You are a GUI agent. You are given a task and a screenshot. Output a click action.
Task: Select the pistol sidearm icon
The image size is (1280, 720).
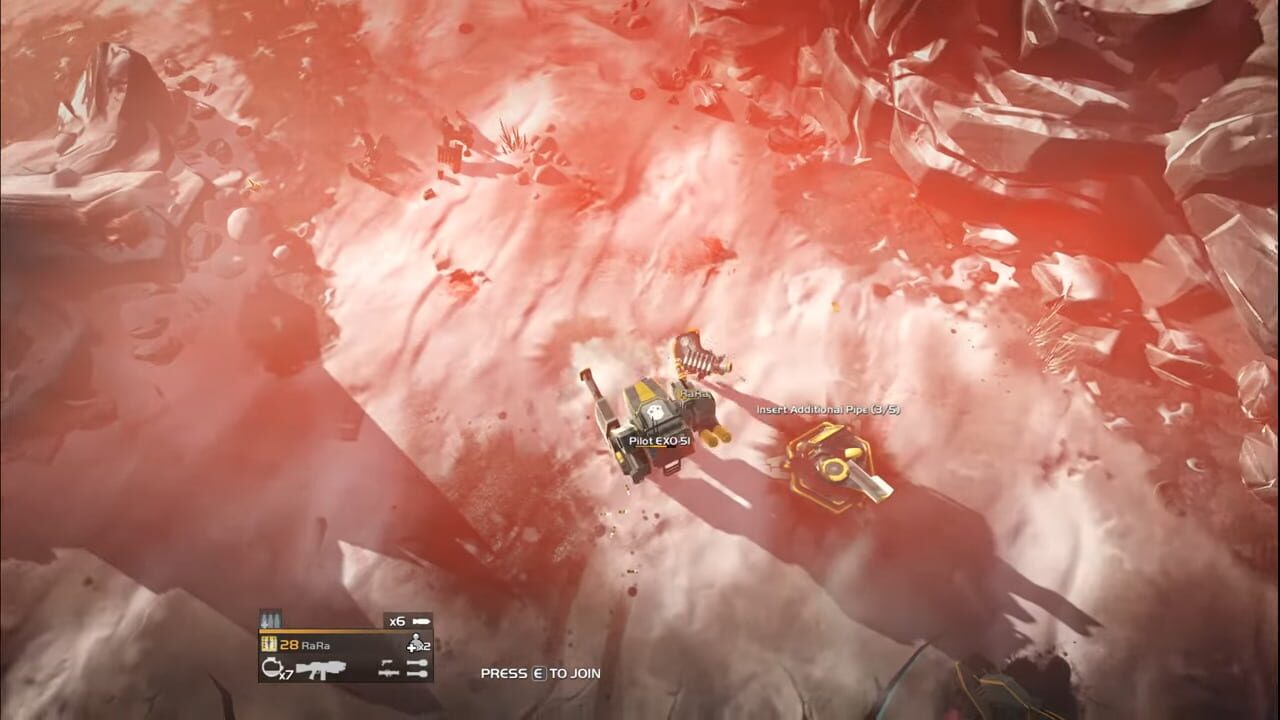(x=387, y=662)
